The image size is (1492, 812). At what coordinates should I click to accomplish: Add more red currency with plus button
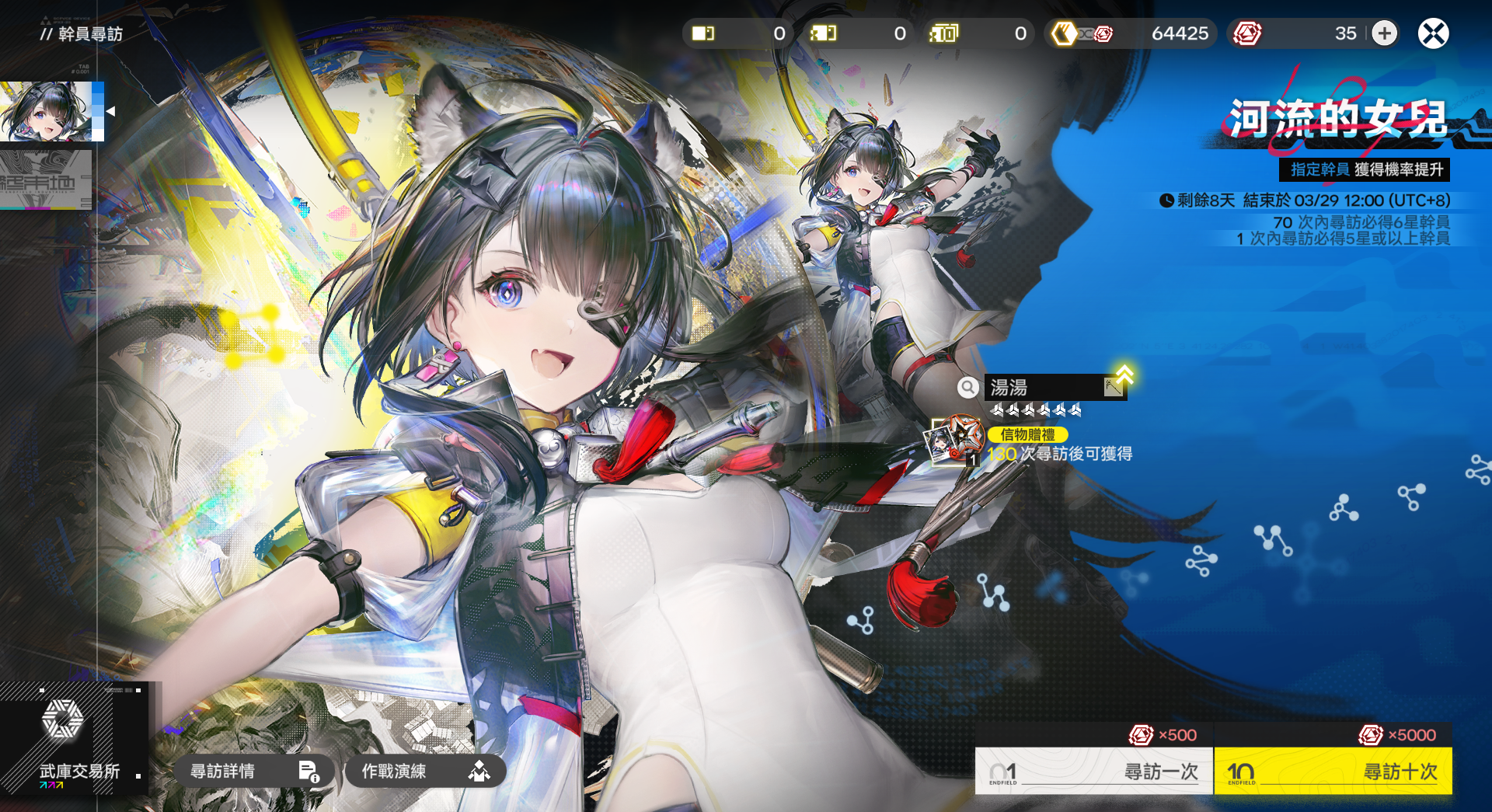click(x=1384, y=33)
